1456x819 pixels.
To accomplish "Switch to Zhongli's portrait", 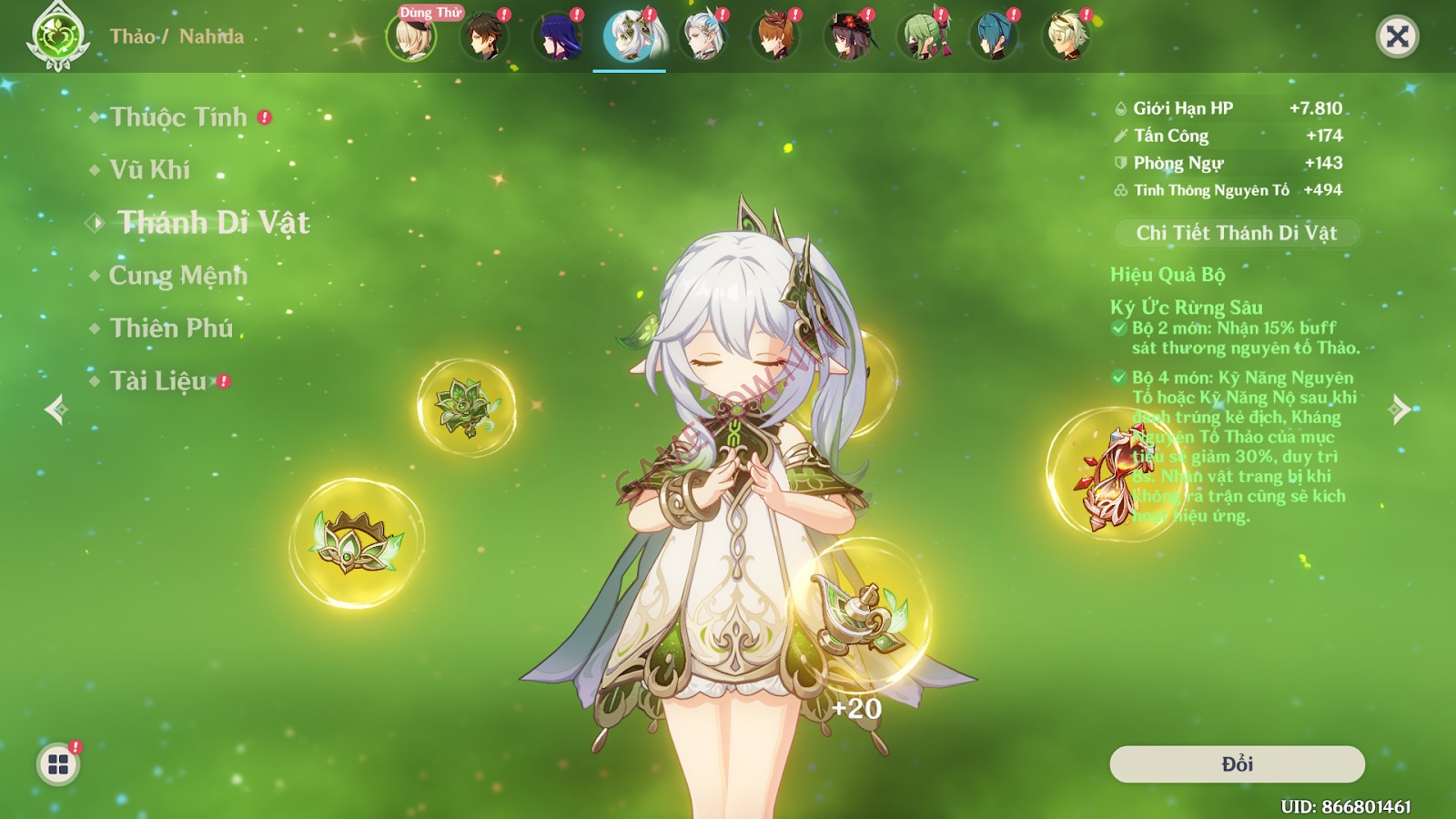I will (x=484, y=37).
